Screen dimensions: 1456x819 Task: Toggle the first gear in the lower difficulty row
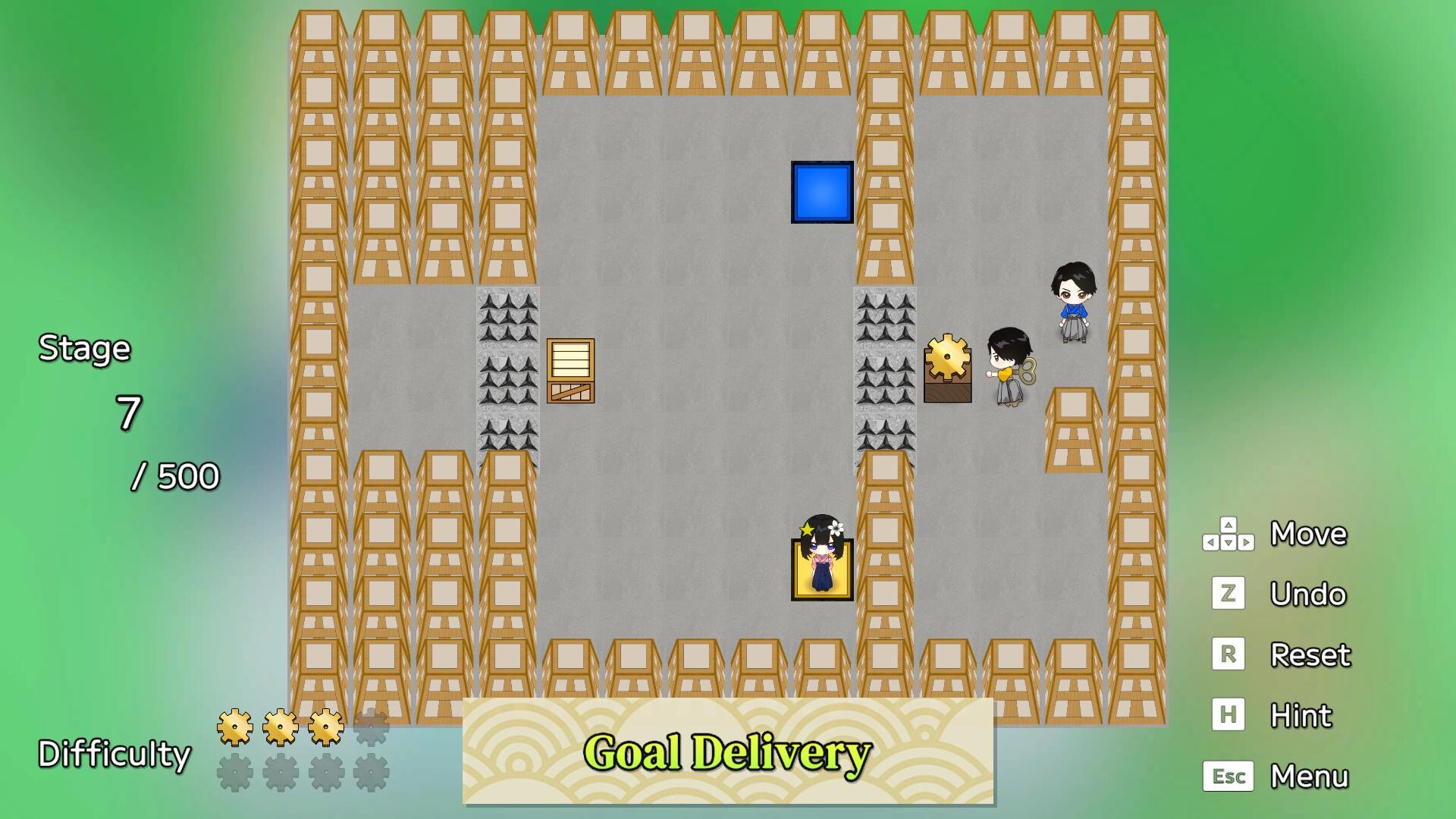(x=235, y=773)
